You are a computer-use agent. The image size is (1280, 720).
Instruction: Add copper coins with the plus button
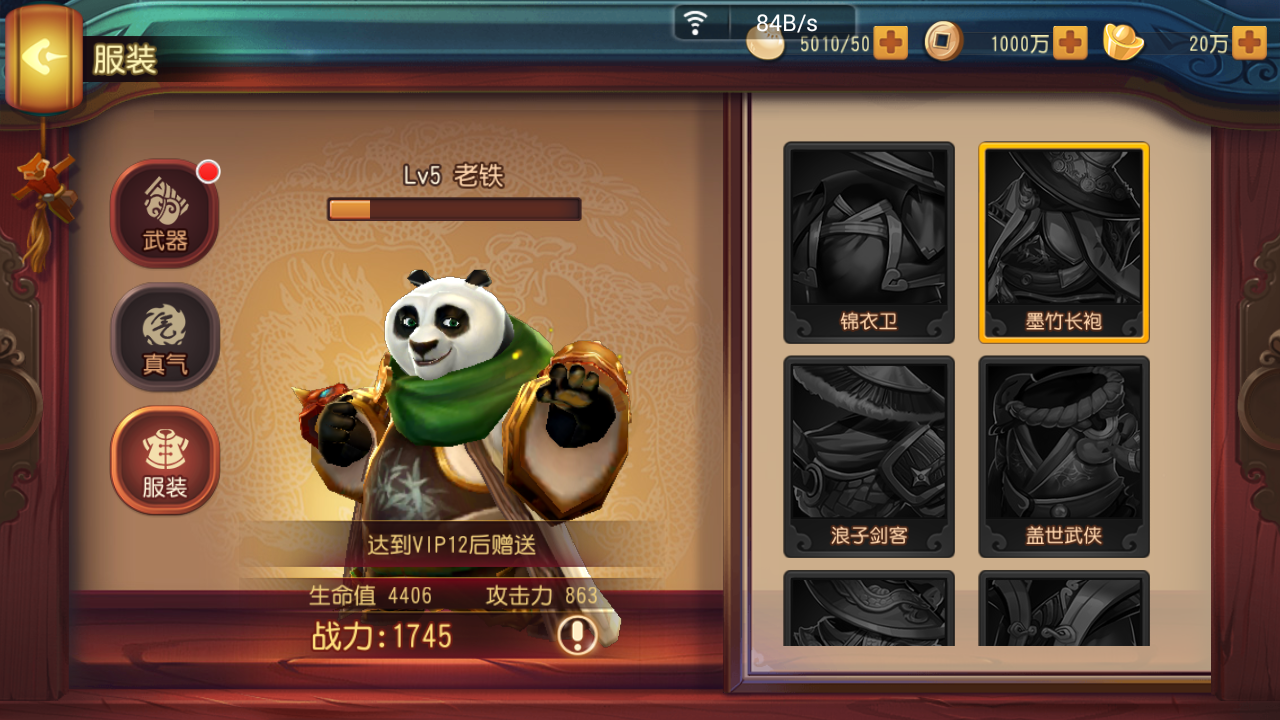[x=1069, y=43]
